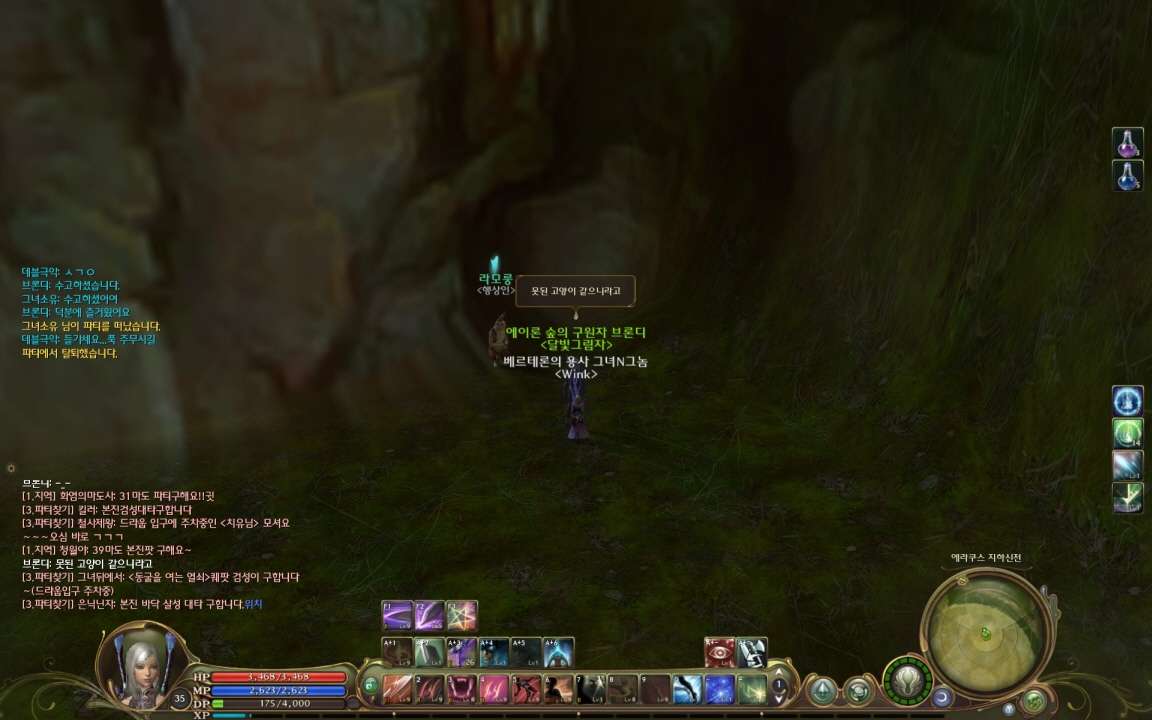Switch to the next hotbar page arrow

pos(779,701)
